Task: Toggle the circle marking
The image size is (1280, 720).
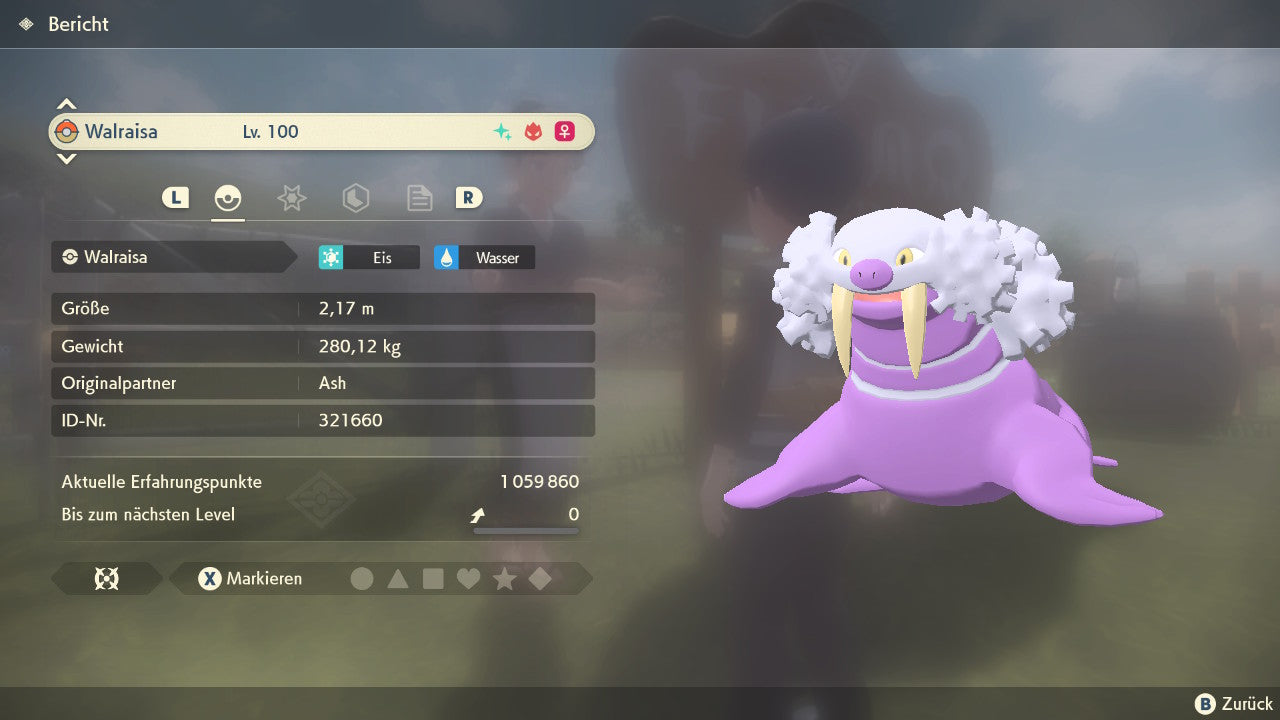Action: click(362, 578)
